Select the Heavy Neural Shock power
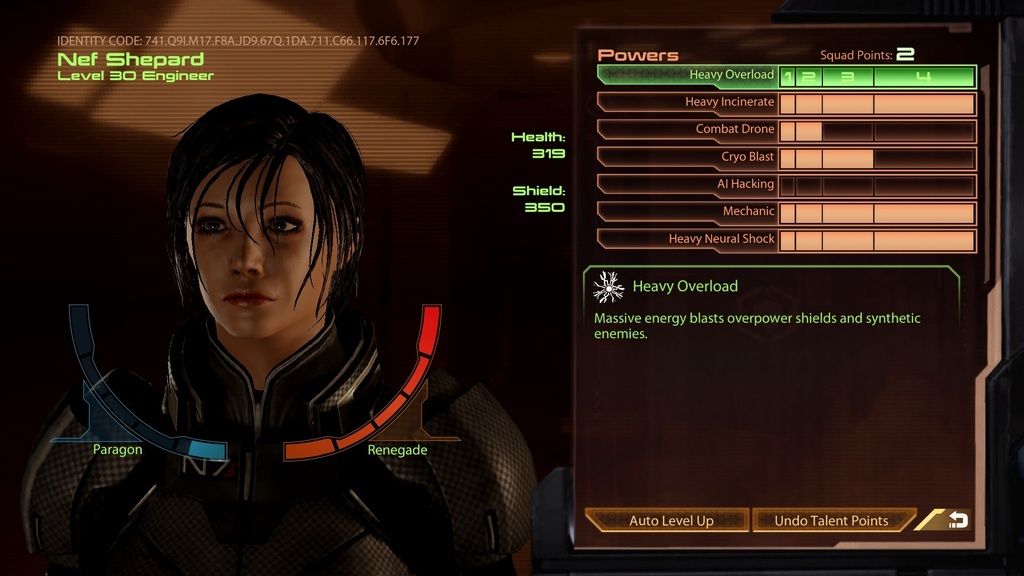This screenshot has width=1024, height=576. pyautogui.click(x=688, y=240)
